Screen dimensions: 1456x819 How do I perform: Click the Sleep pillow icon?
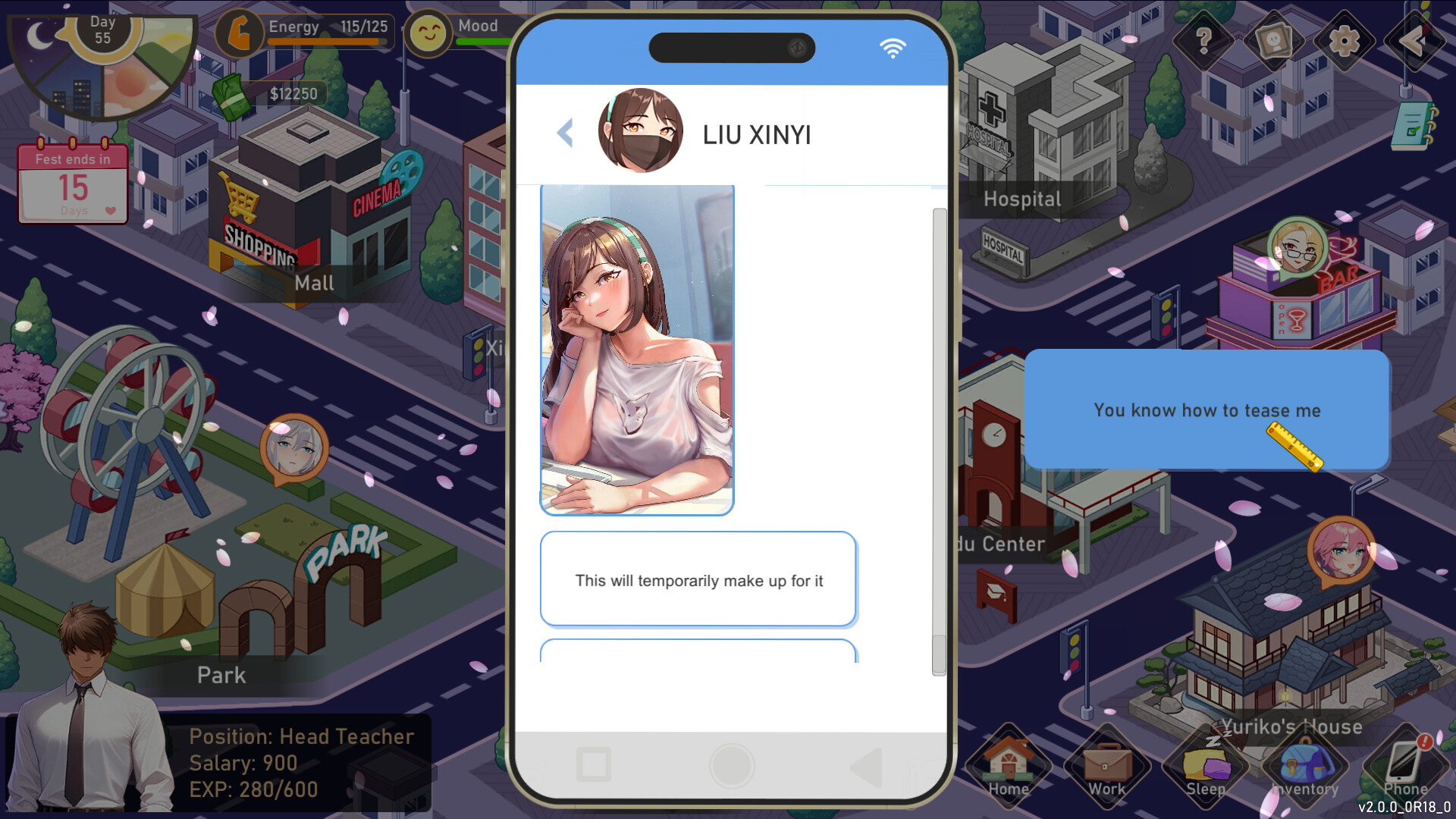1204,766
